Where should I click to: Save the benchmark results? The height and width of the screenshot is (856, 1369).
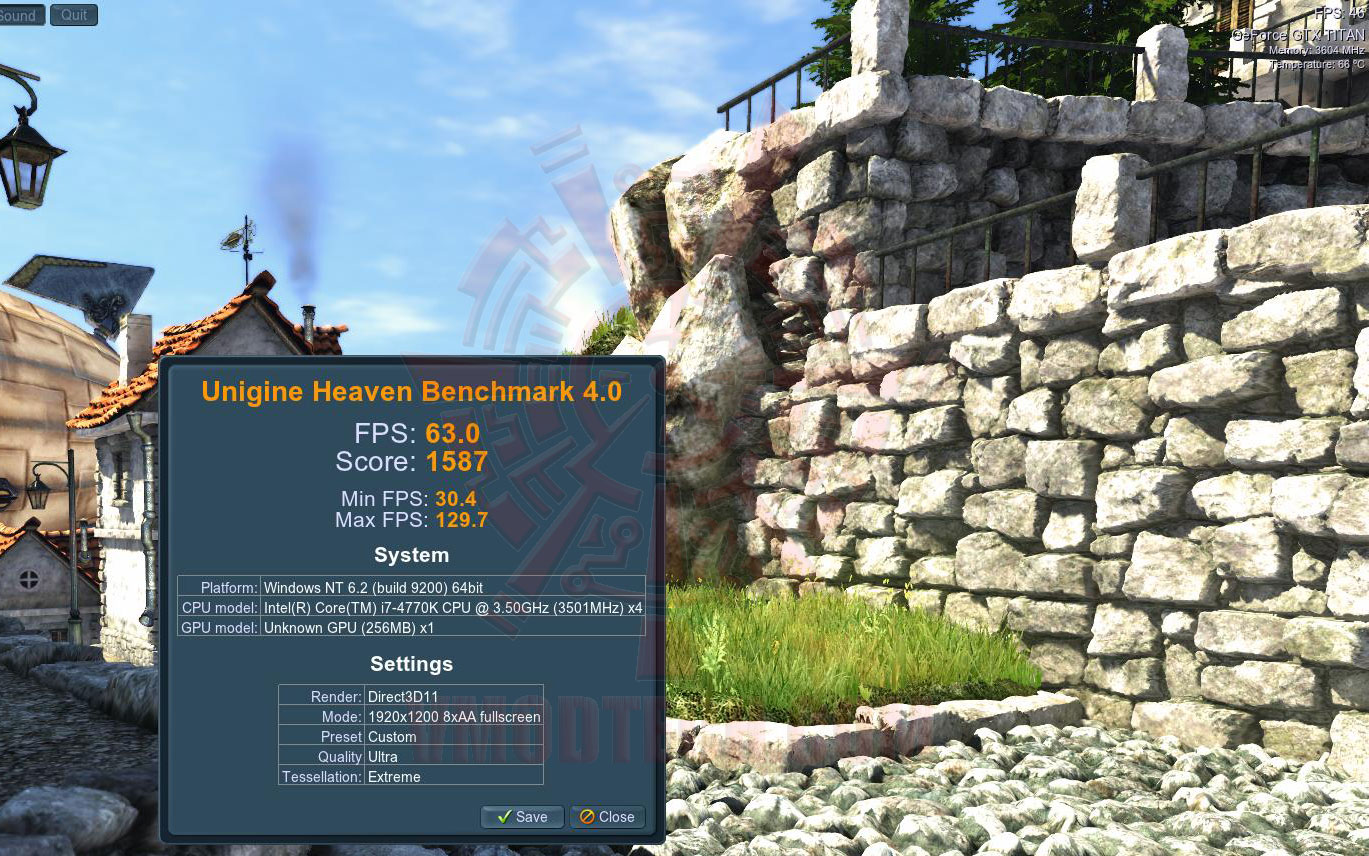[522, 817]
